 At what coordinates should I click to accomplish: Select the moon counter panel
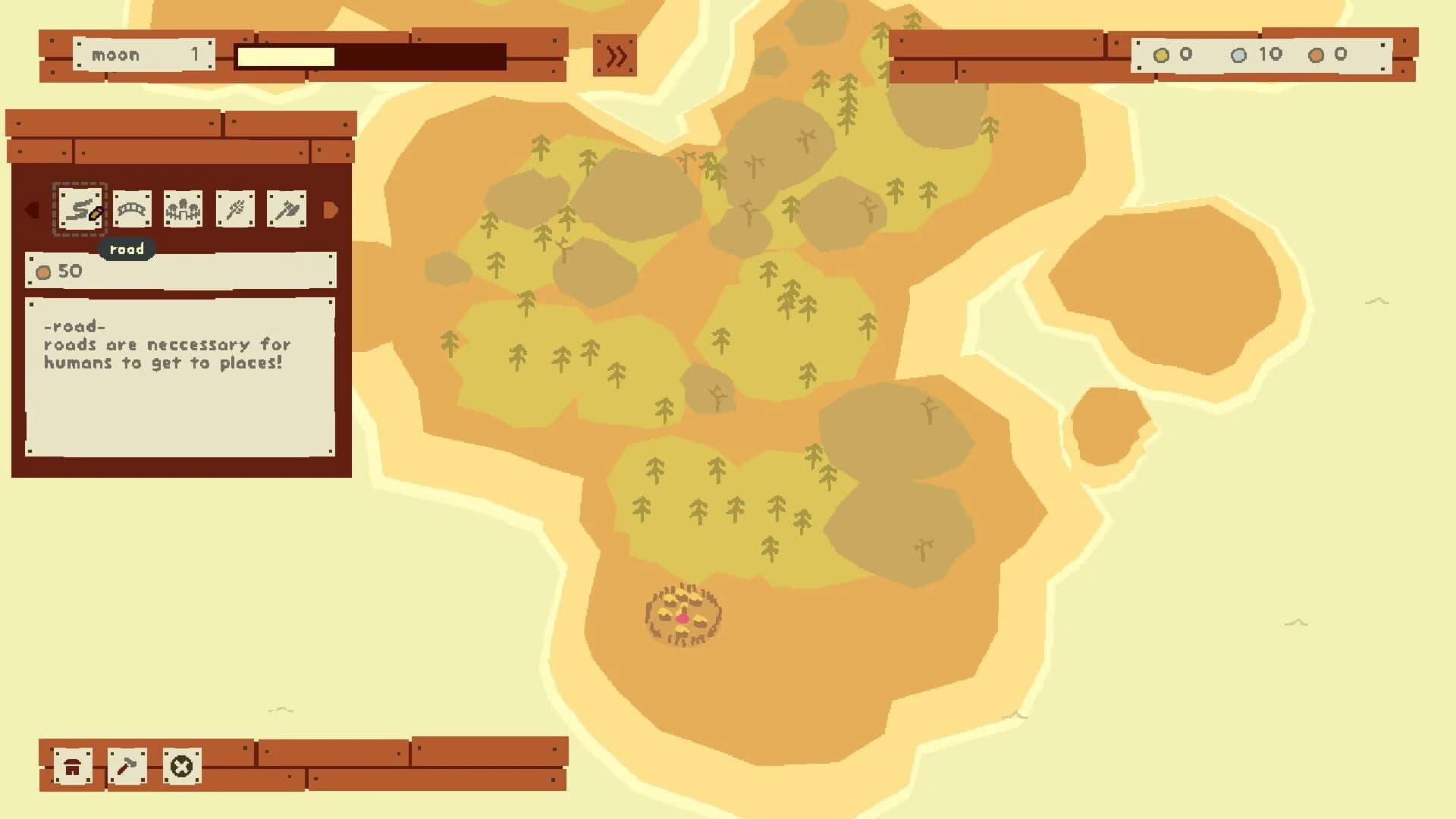click(x=144, y=54)
